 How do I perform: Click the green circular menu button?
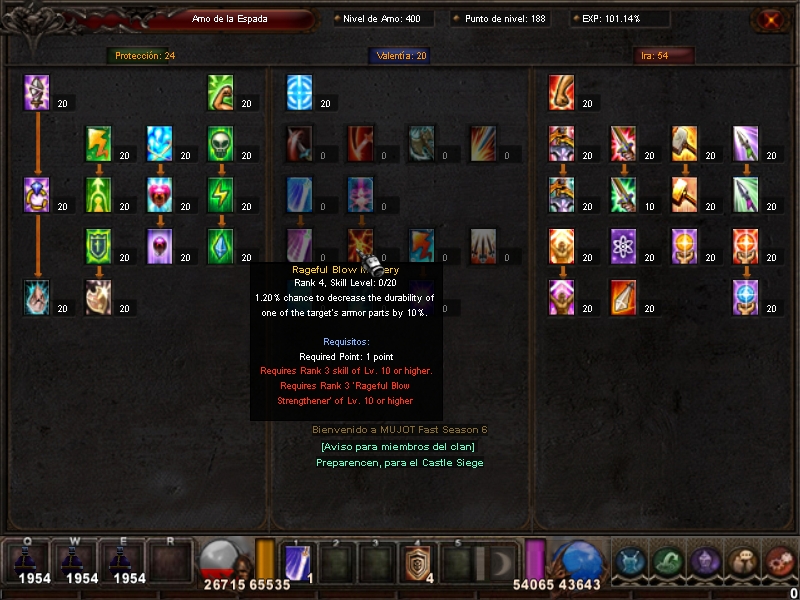coord(666,562)
